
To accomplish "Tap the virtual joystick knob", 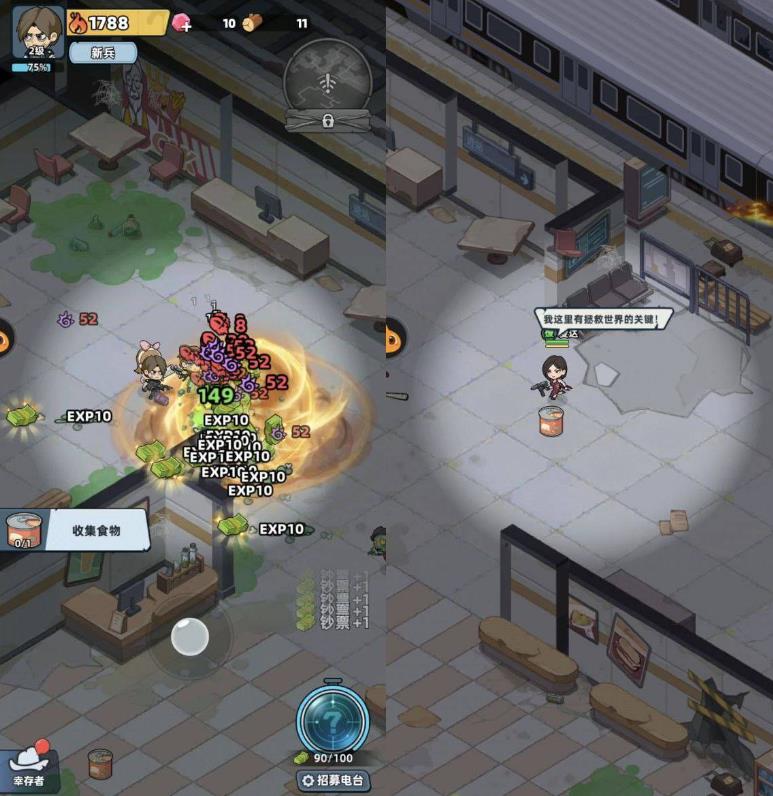I will (x=189, y=636).
